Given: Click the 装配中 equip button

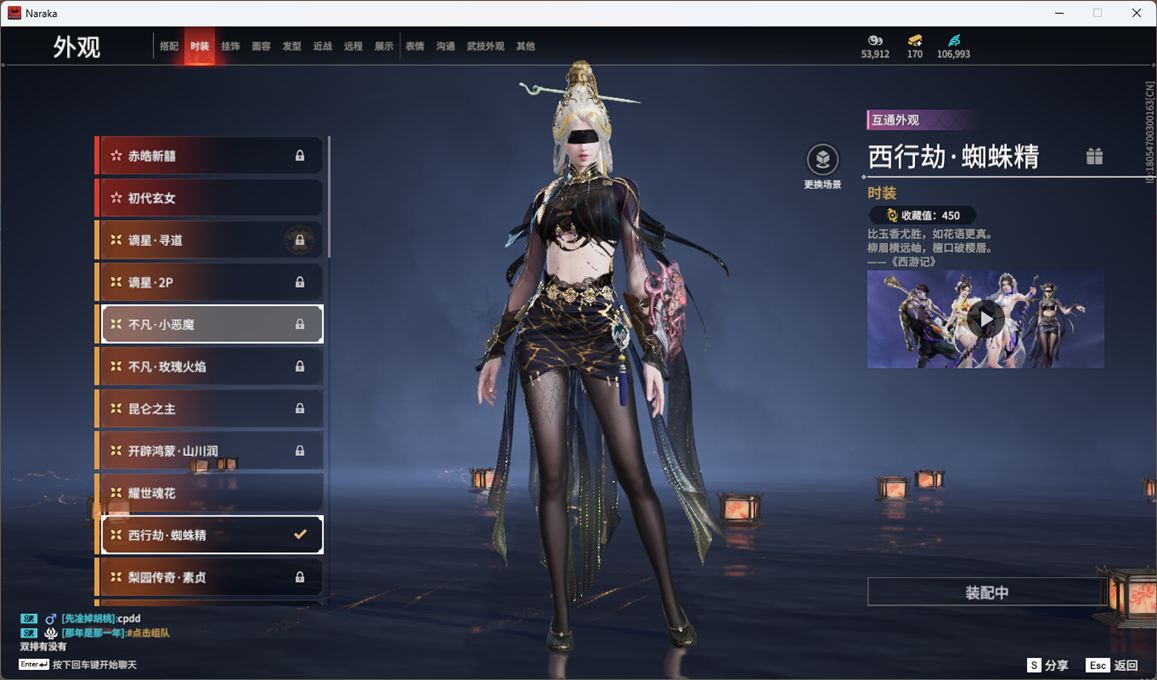Looking at the screenshot, I should (x=986, y=592).
